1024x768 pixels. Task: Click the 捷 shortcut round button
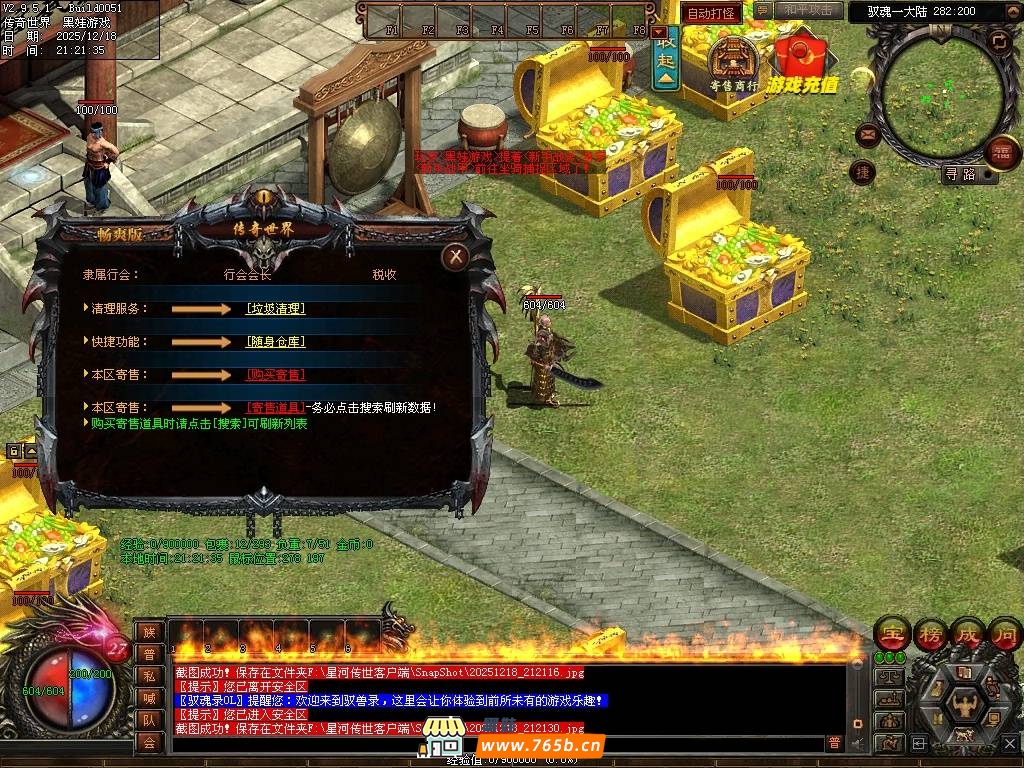[862, 172]
